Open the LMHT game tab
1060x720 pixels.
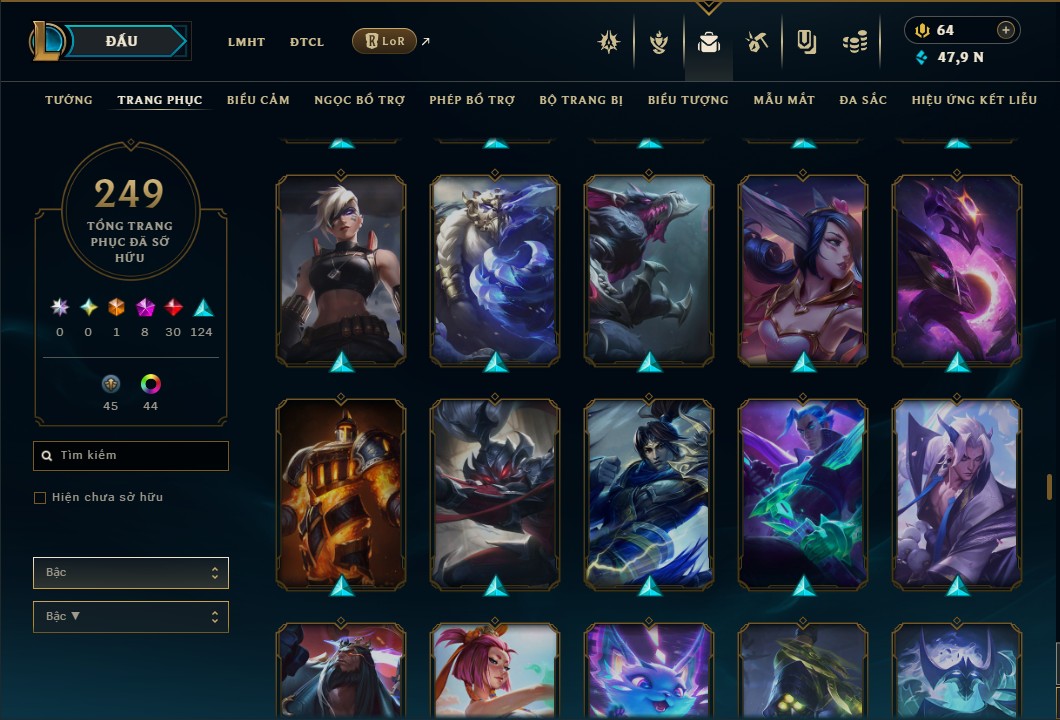coord(246,42)
